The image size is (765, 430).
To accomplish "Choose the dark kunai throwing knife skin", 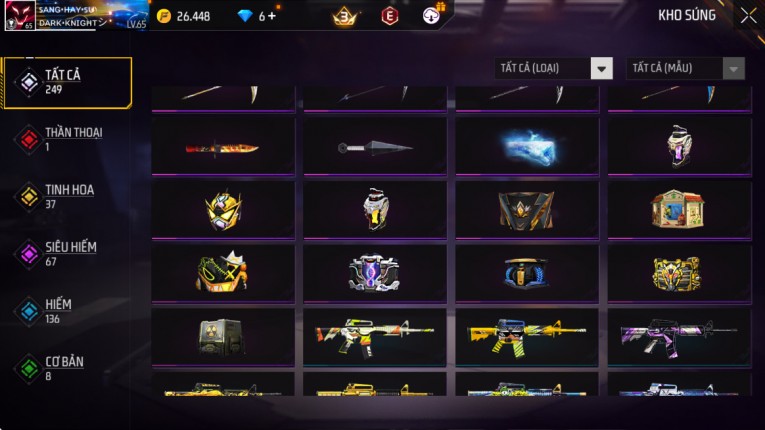I will pos(375,148).
